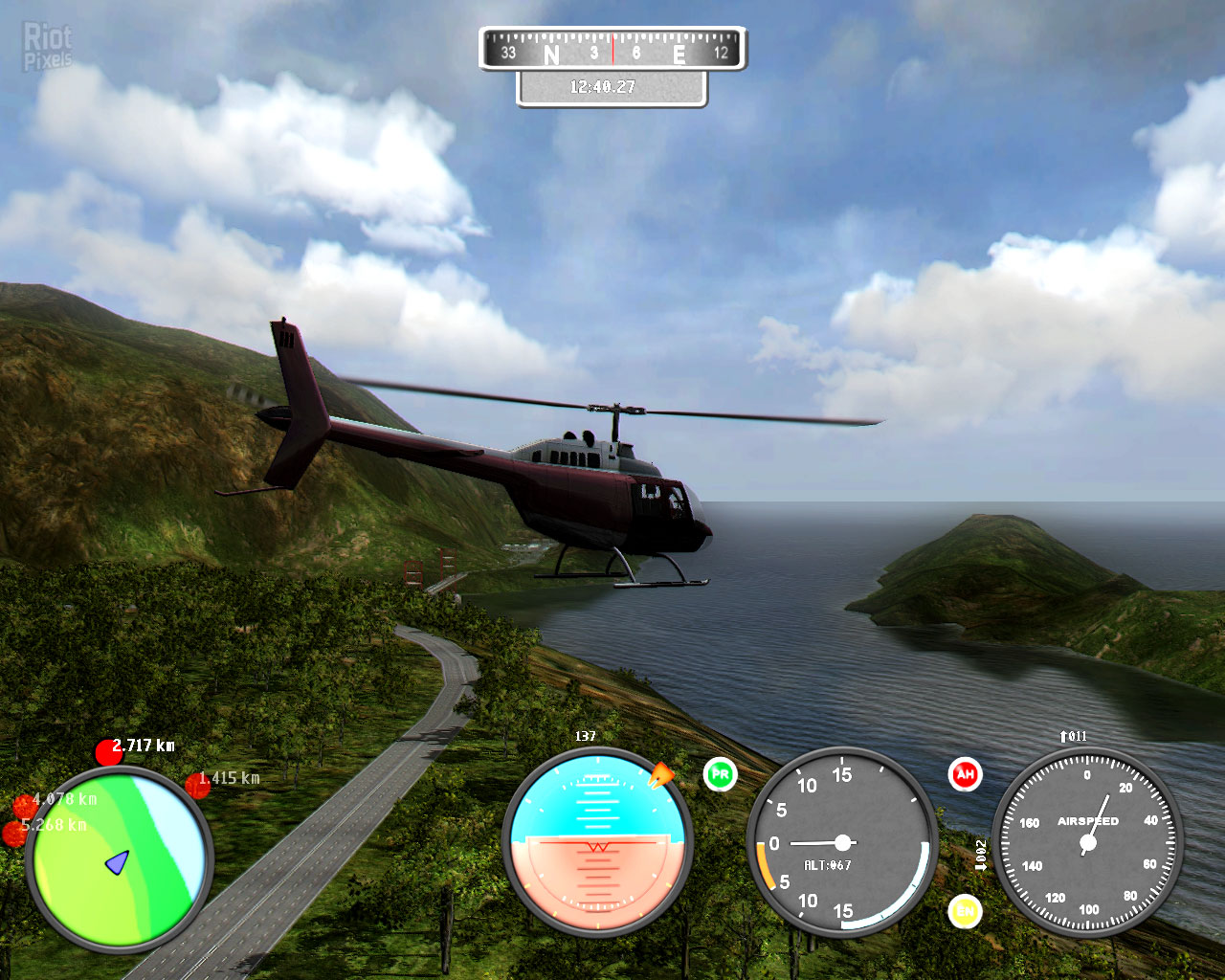Toggle the yellow EN indicator icon
This screenshot has width=1225, height=980.
[965, 911]
